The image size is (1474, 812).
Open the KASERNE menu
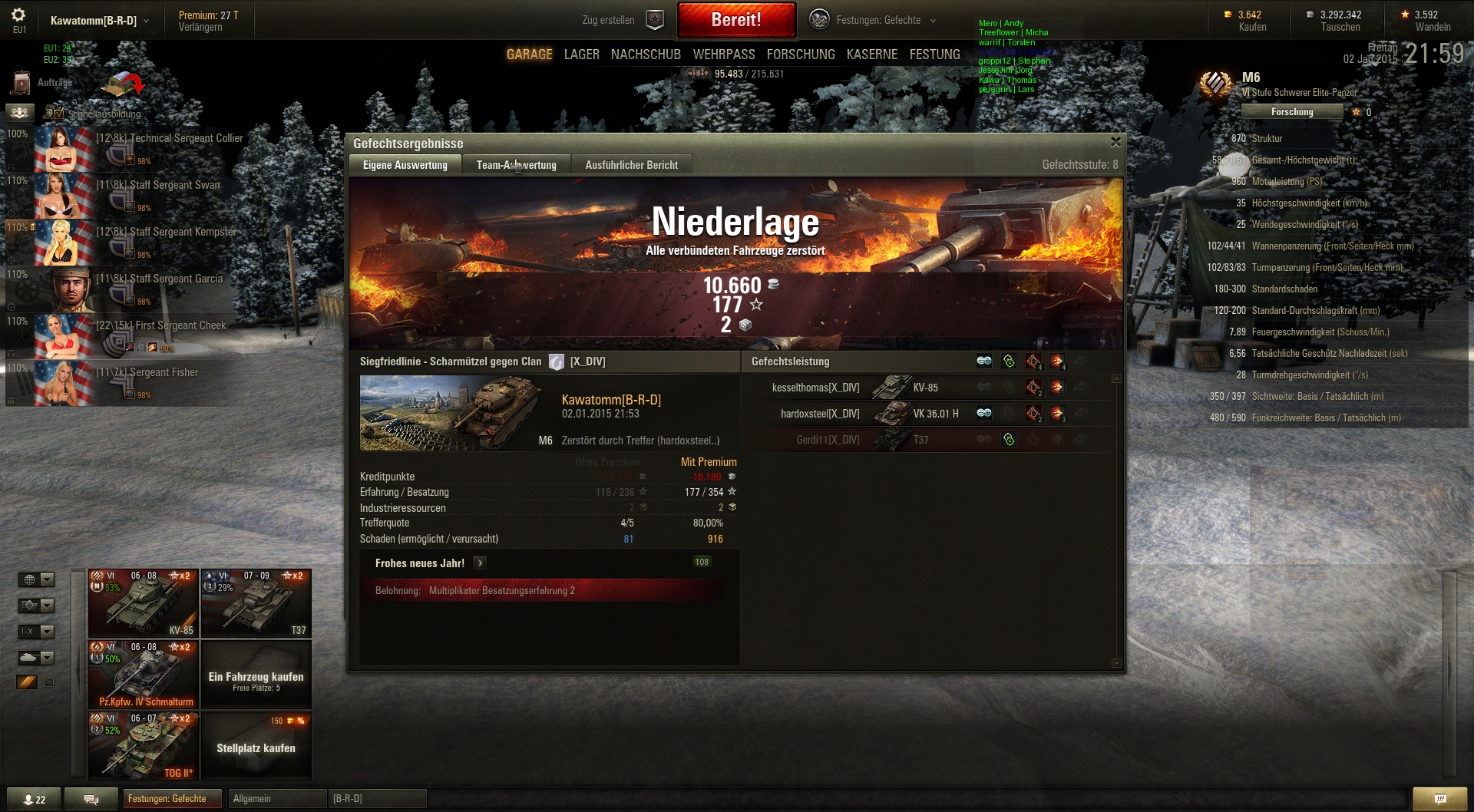pos(872,54)
